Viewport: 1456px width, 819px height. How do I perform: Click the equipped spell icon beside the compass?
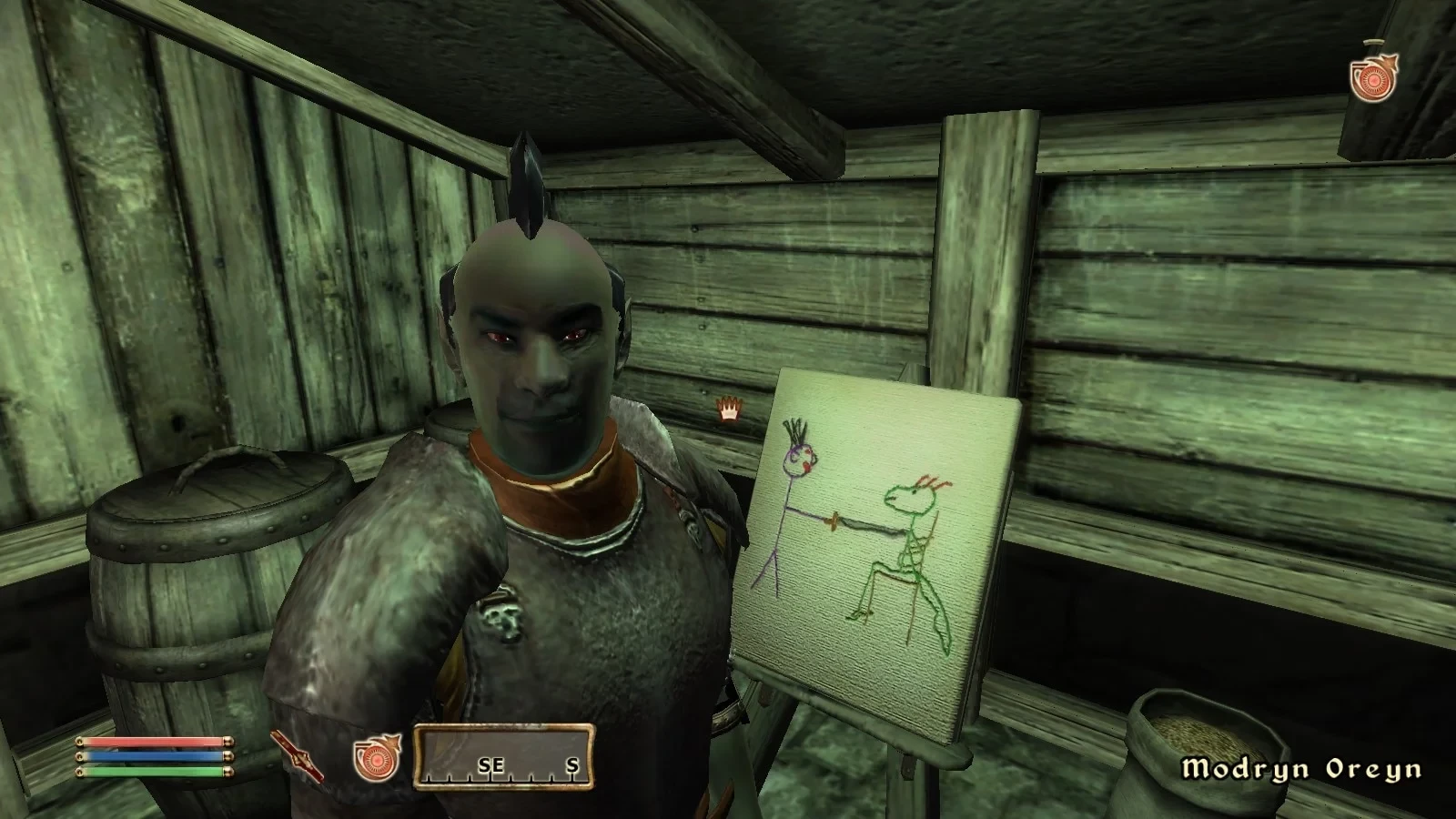pos(377,757)
